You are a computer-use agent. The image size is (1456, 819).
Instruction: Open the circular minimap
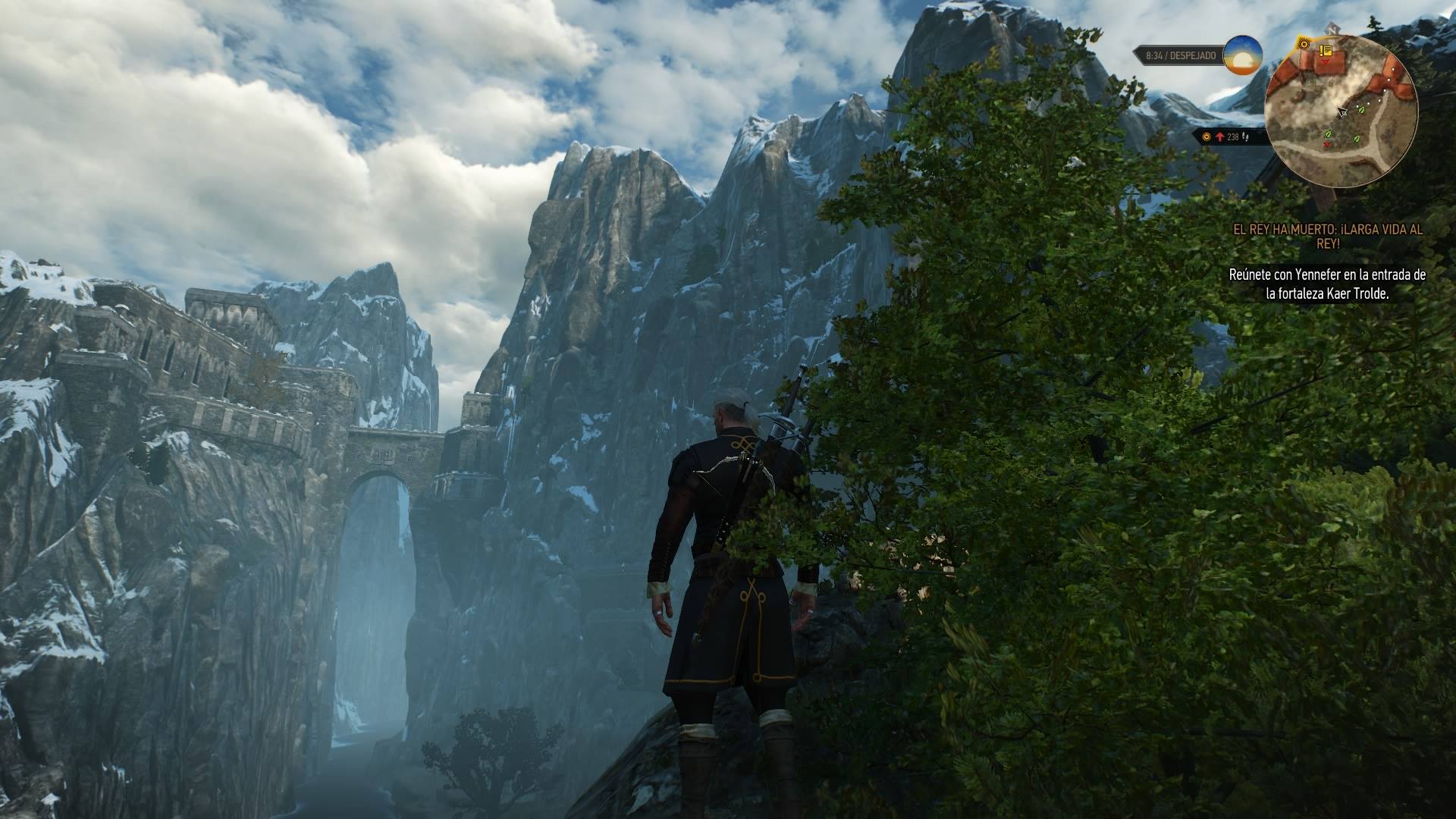[x=1341, y=111]
